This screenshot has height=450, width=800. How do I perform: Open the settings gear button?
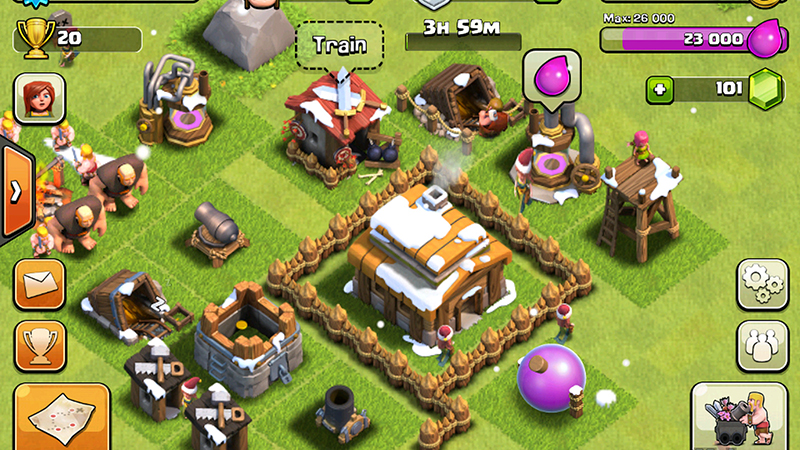[763, 284]
